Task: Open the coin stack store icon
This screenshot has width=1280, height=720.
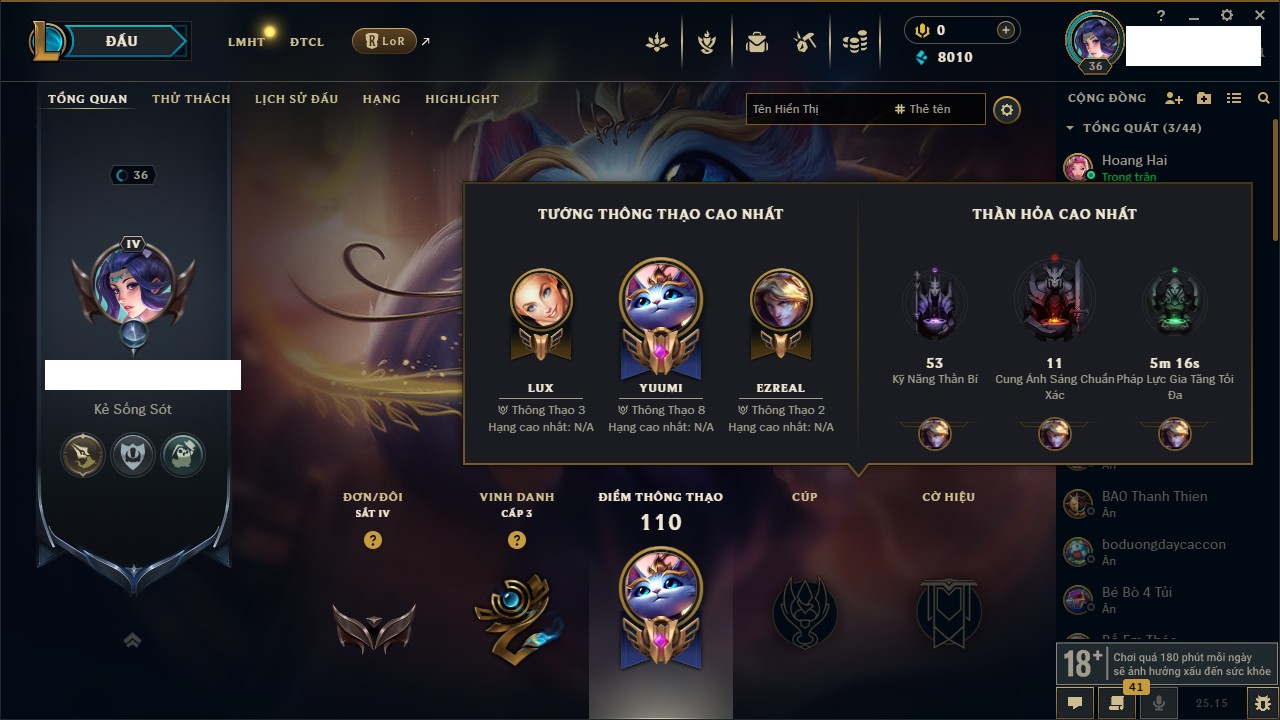Action: coord(854,42)
